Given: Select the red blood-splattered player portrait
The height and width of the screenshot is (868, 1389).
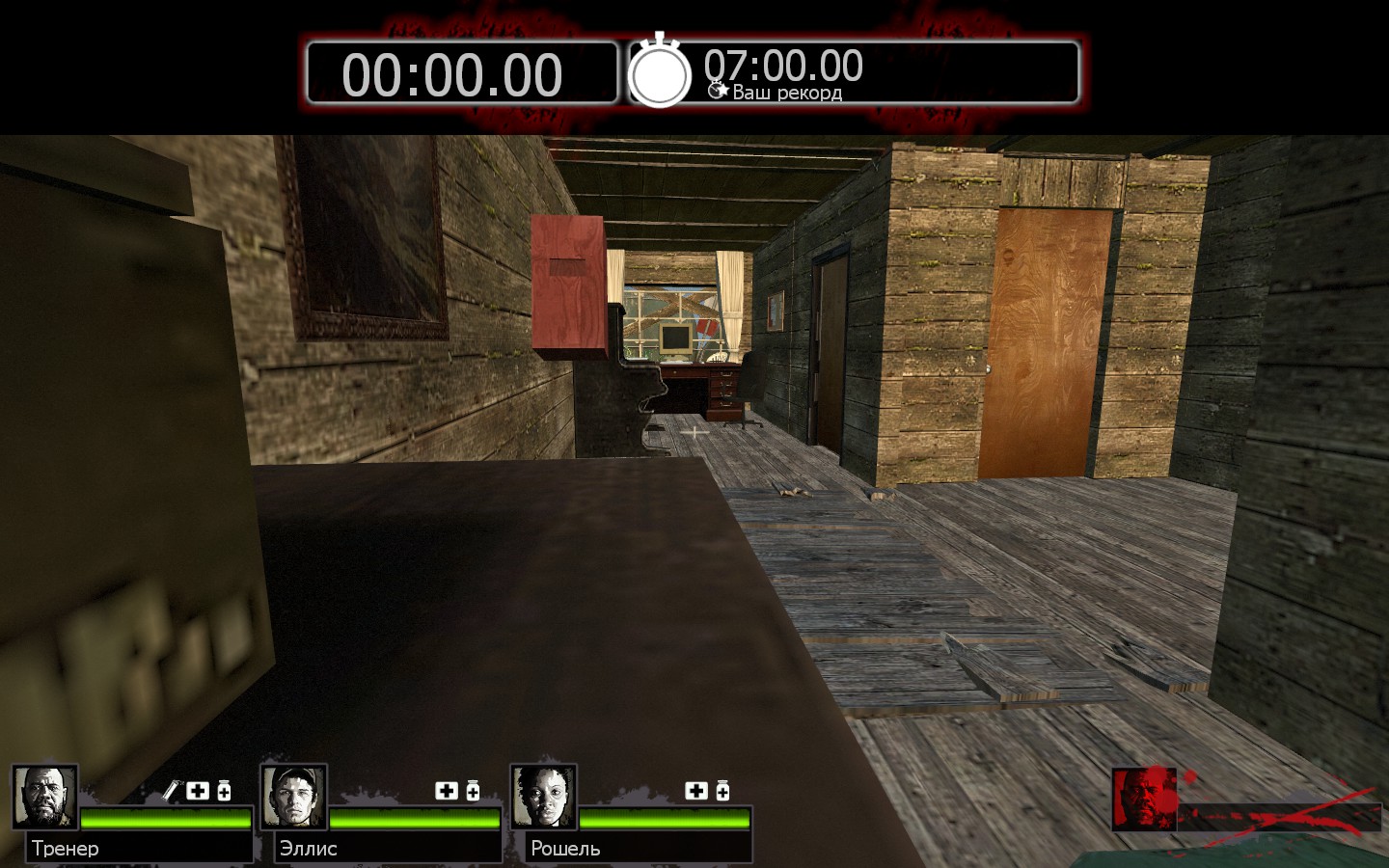Looking at the screenshot, I should pyautogui.click(x=1144, y=799).
